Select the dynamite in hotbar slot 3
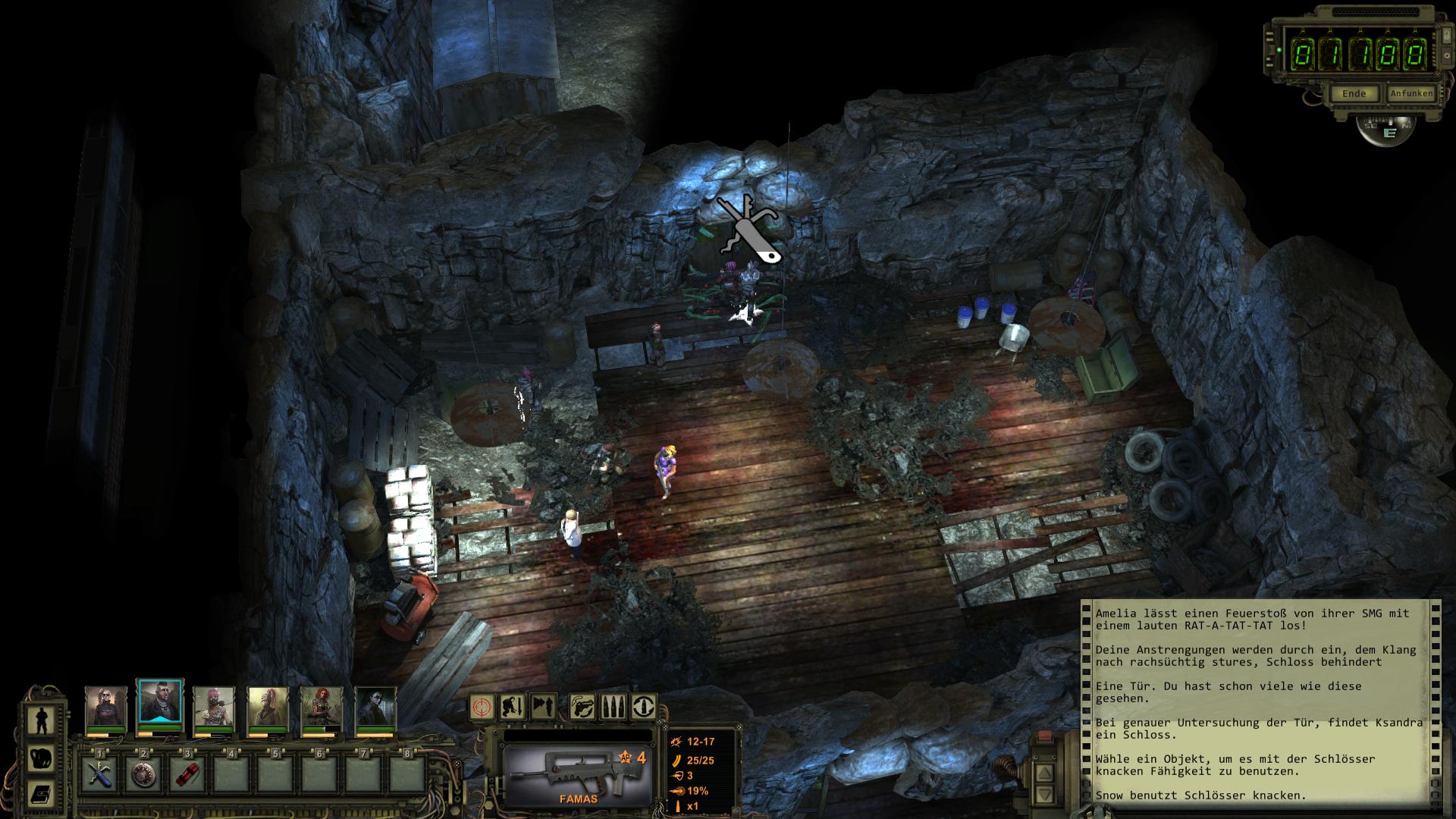The image size is (1456, 819). pos(187,774)
